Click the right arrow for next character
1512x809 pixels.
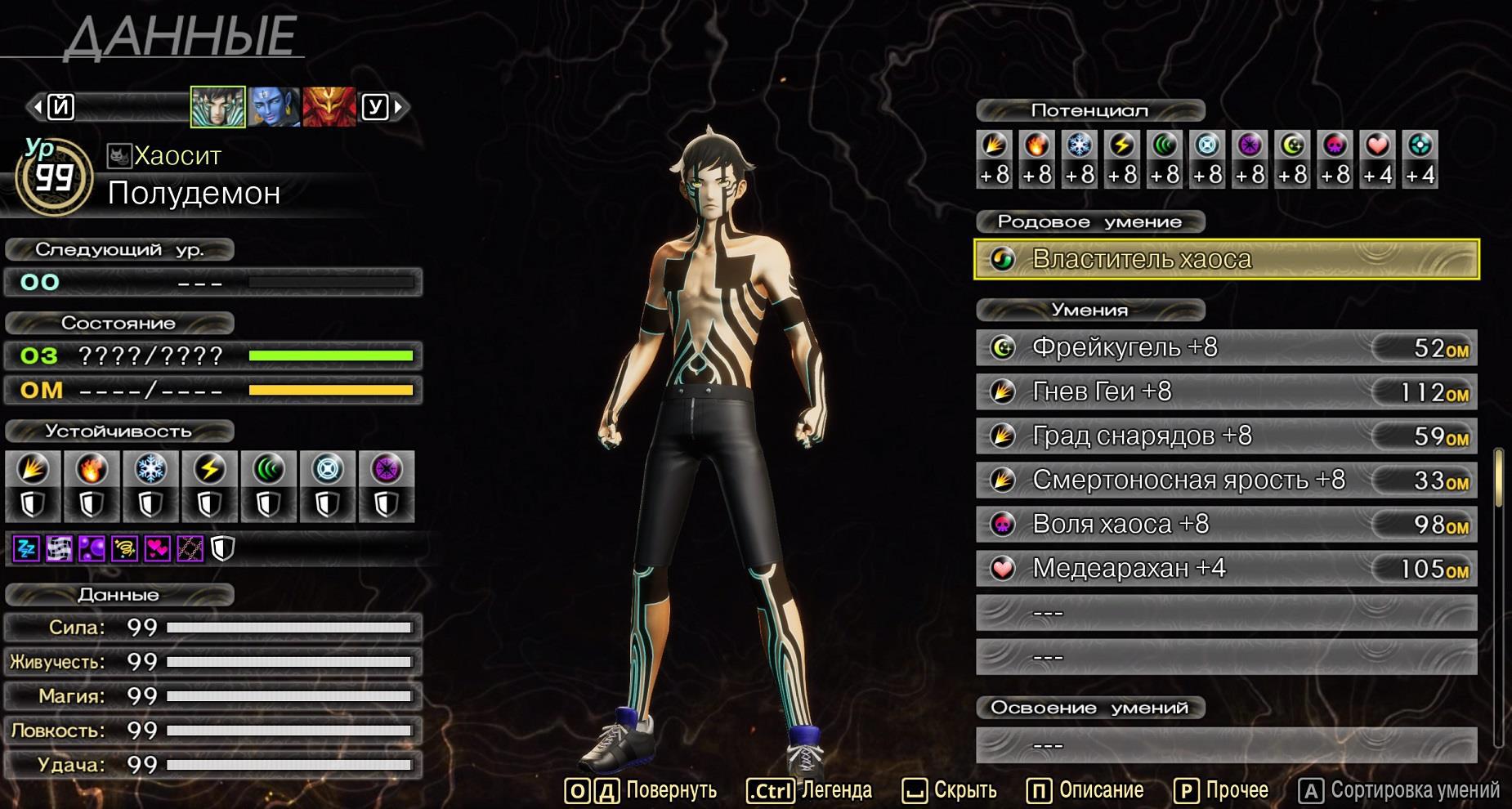click(399, 107)
